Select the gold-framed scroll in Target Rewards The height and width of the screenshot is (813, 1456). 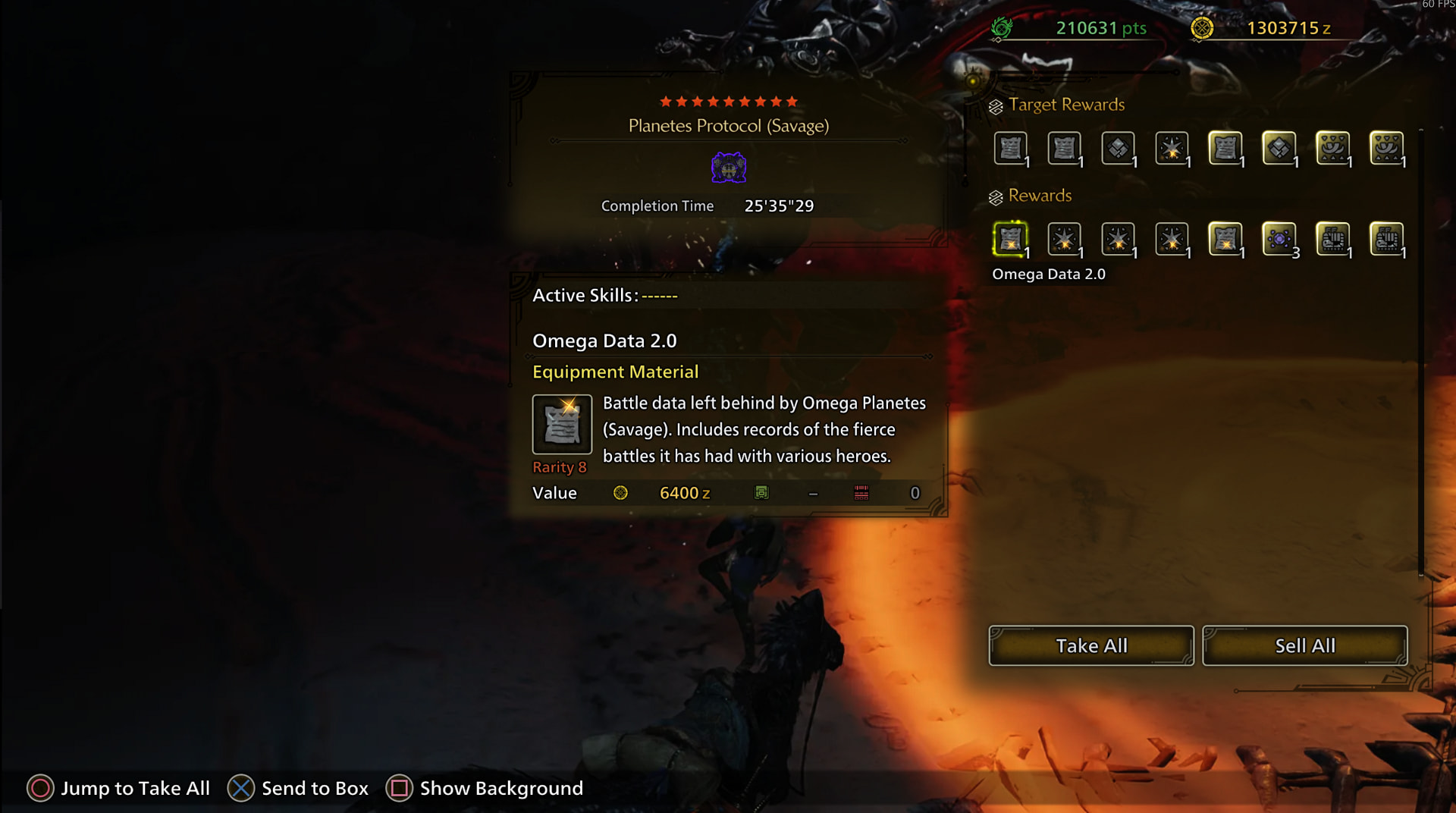pos(1225,149)
